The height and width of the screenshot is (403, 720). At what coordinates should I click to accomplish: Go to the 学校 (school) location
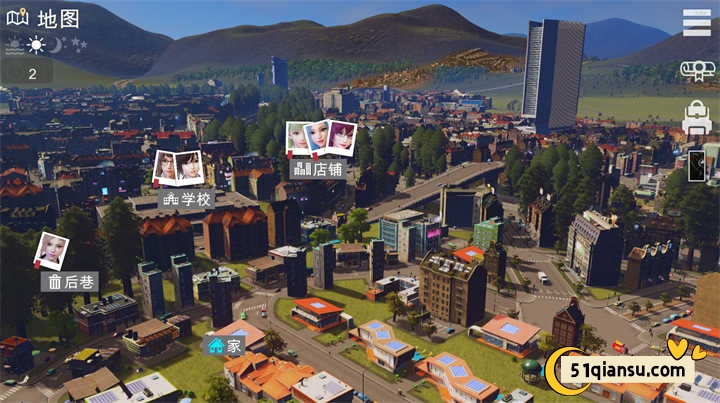click(x=187, y=199)
